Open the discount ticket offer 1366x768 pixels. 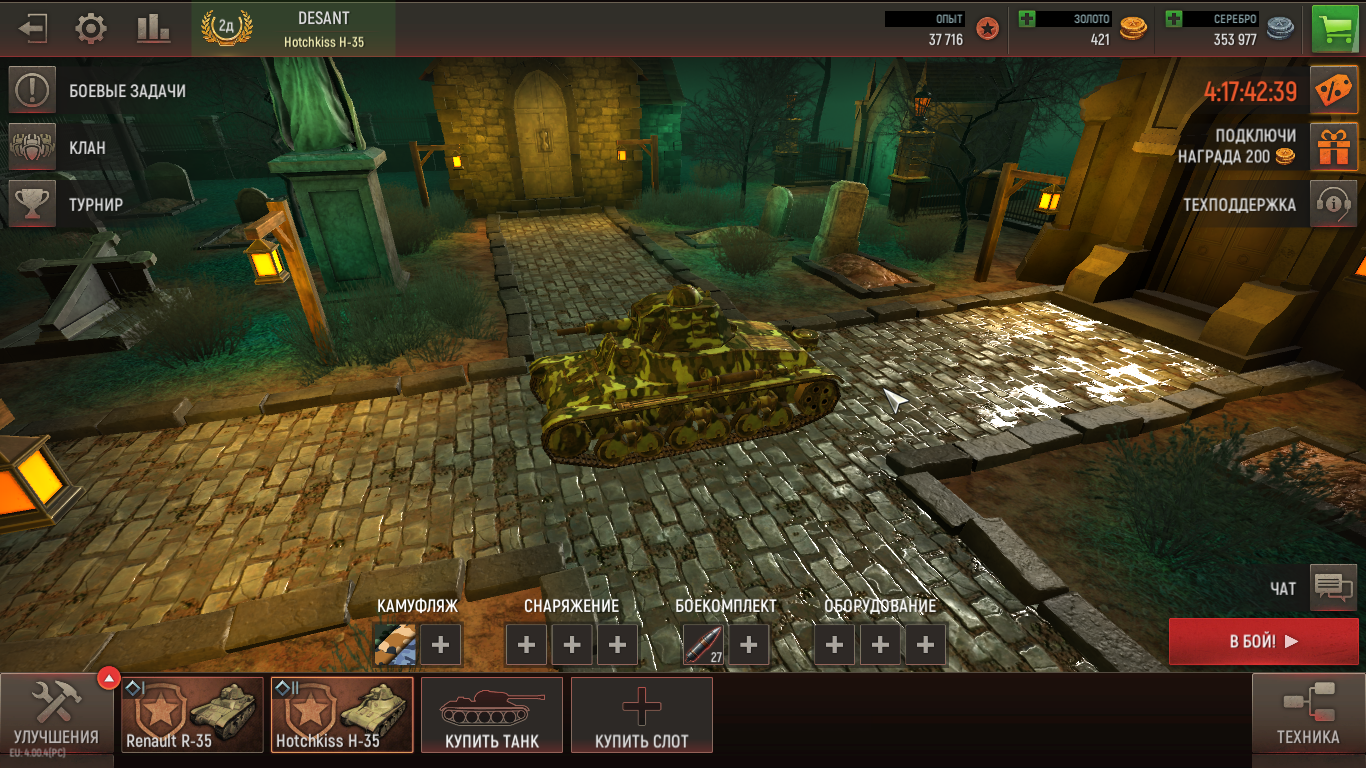pos(1334,92)
